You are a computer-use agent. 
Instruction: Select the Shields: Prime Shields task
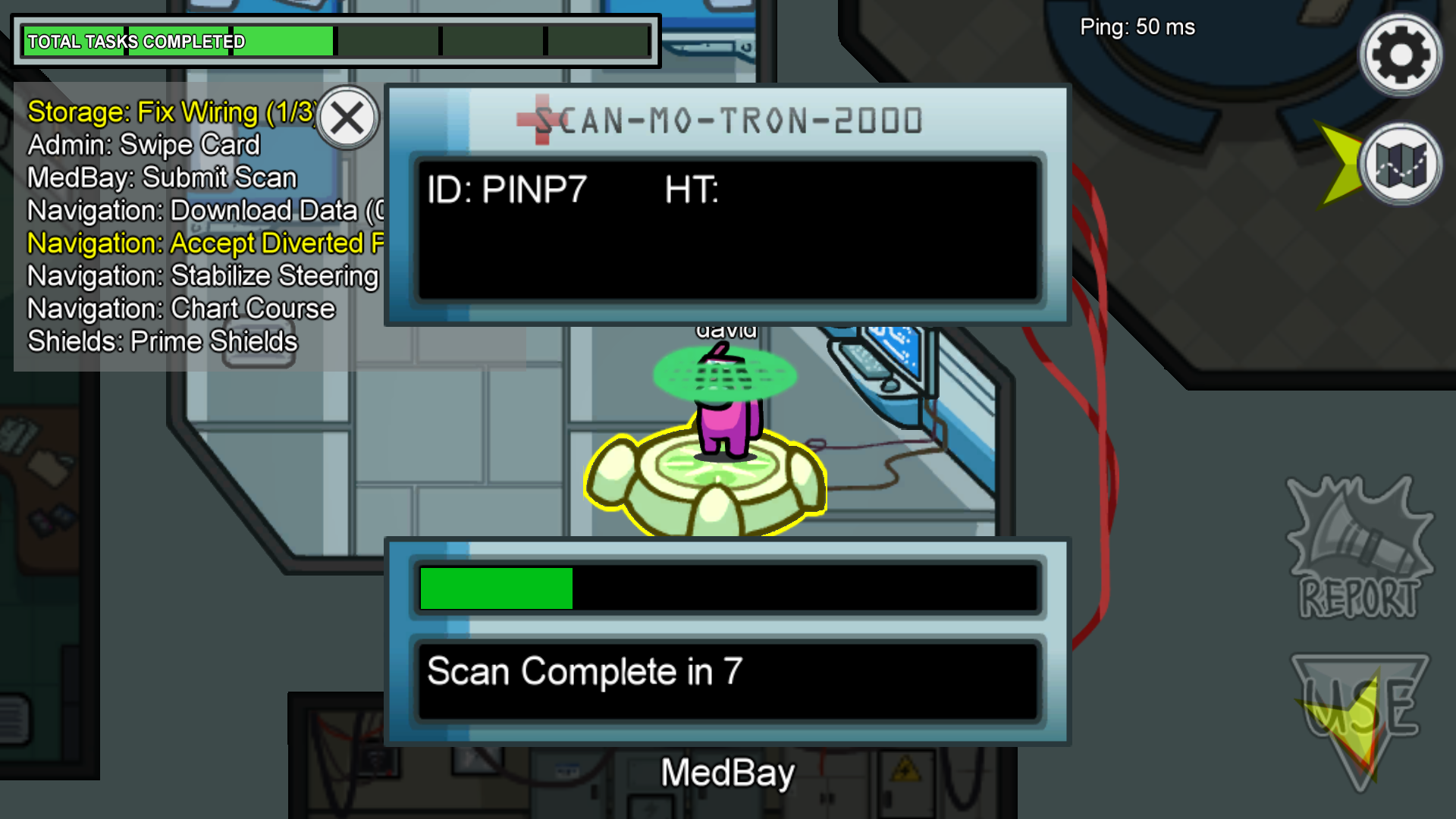[x=162, y=341]
